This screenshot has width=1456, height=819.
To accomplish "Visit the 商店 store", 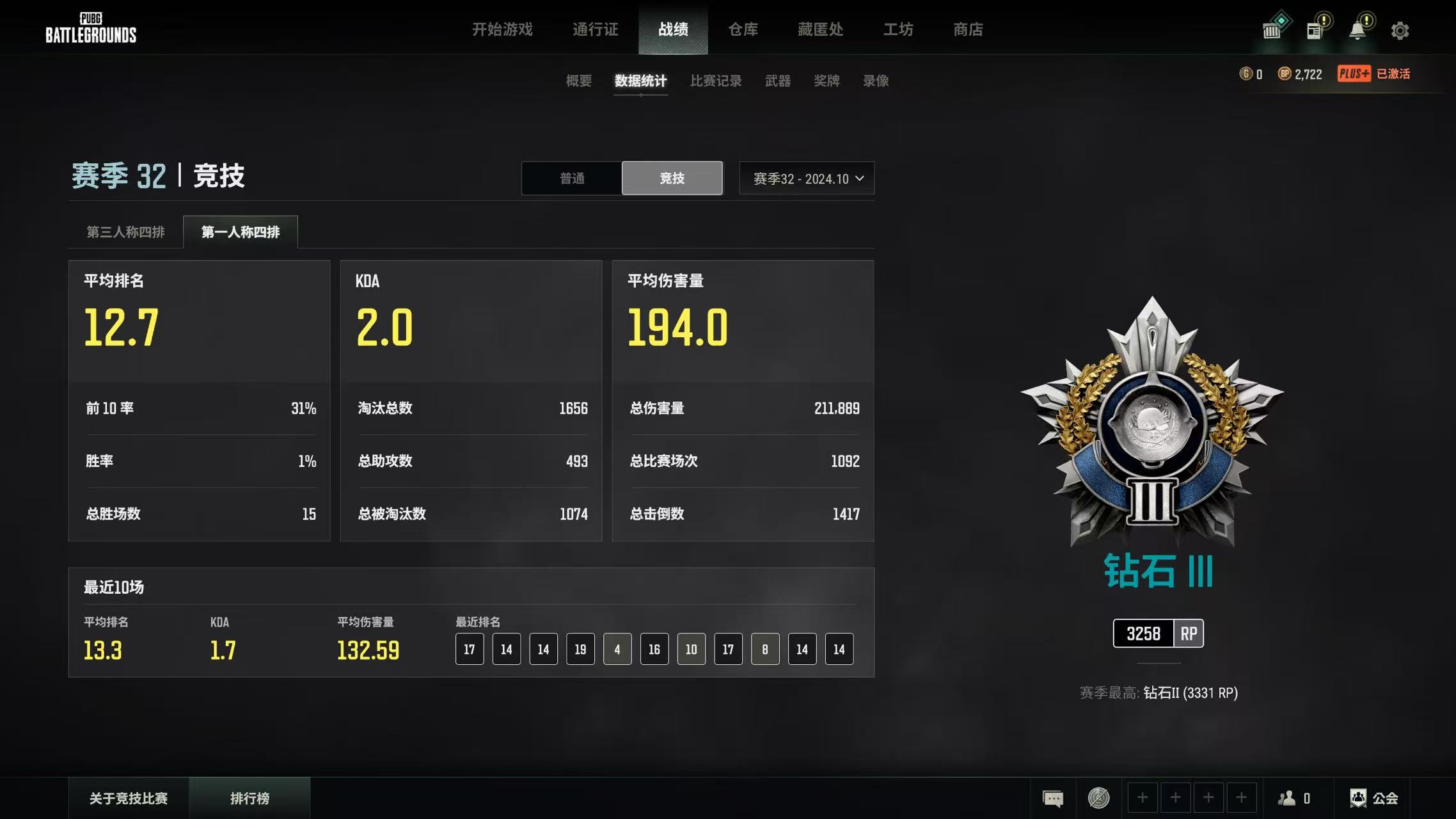I will tap(968, 29).
